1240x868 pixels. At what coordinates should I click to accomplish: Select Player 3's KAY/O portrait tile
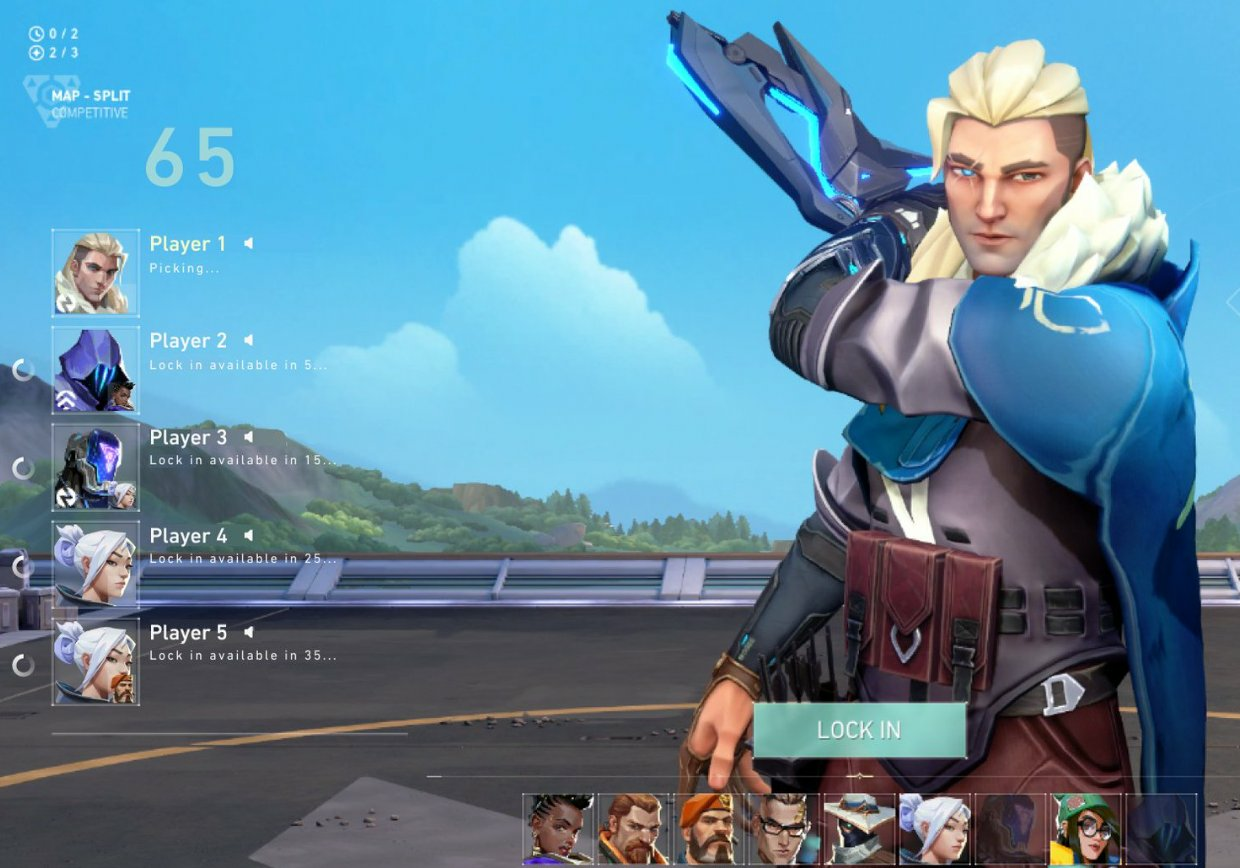[x=96, y=467]
